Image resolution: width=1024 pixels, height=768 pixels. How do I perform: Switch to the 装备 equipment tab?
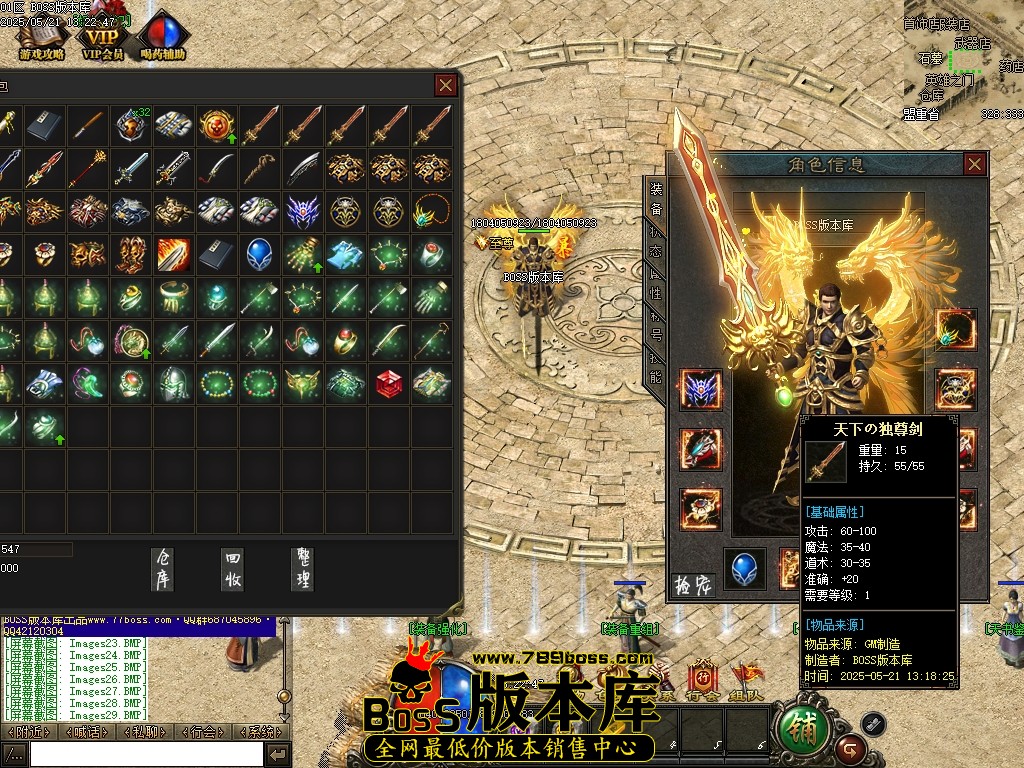click(x=656, y=198)
